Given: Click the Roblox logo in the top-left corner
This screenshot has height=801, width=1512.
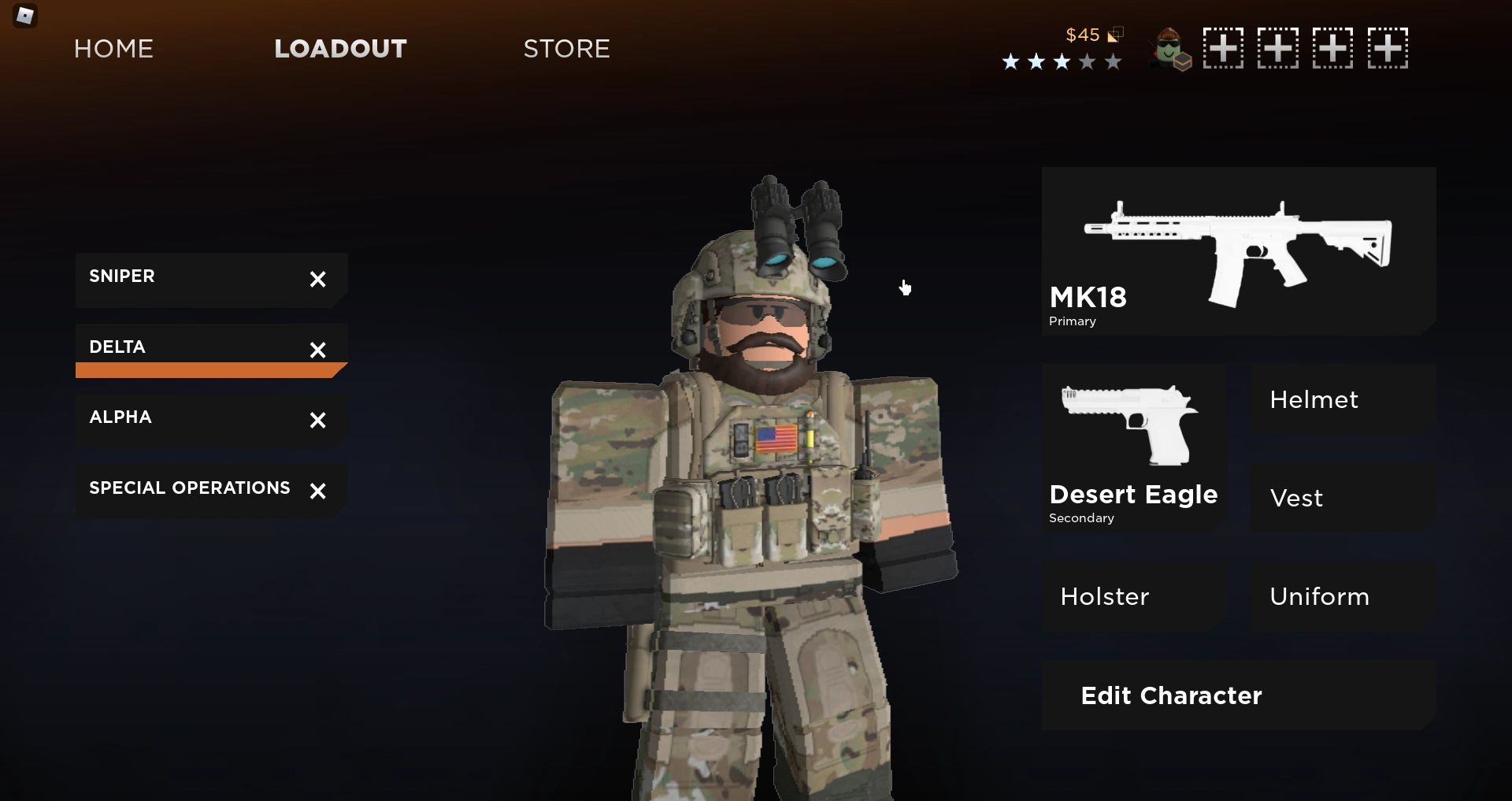Looking at the screenshot, I should tap(24, 16).
